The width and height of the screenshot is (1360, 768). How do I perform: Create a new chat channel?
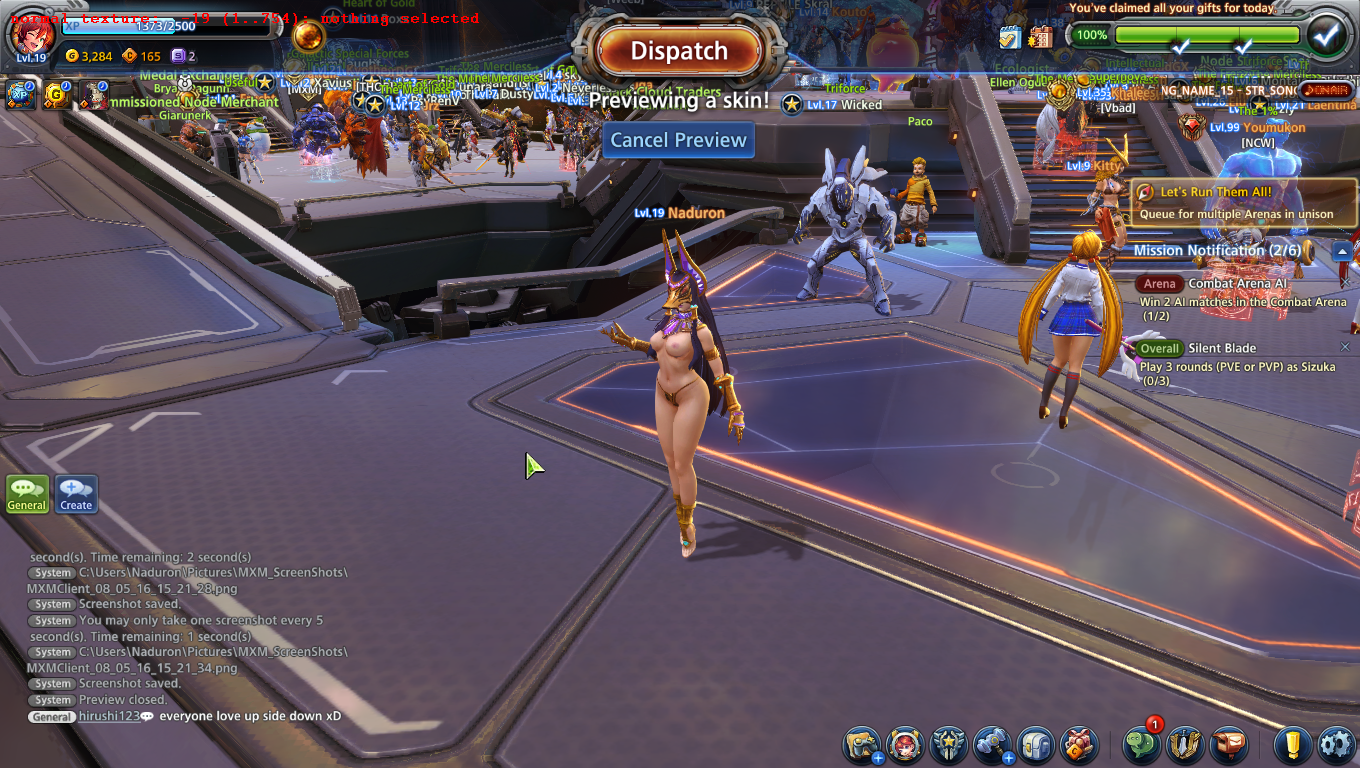(76, 493)
